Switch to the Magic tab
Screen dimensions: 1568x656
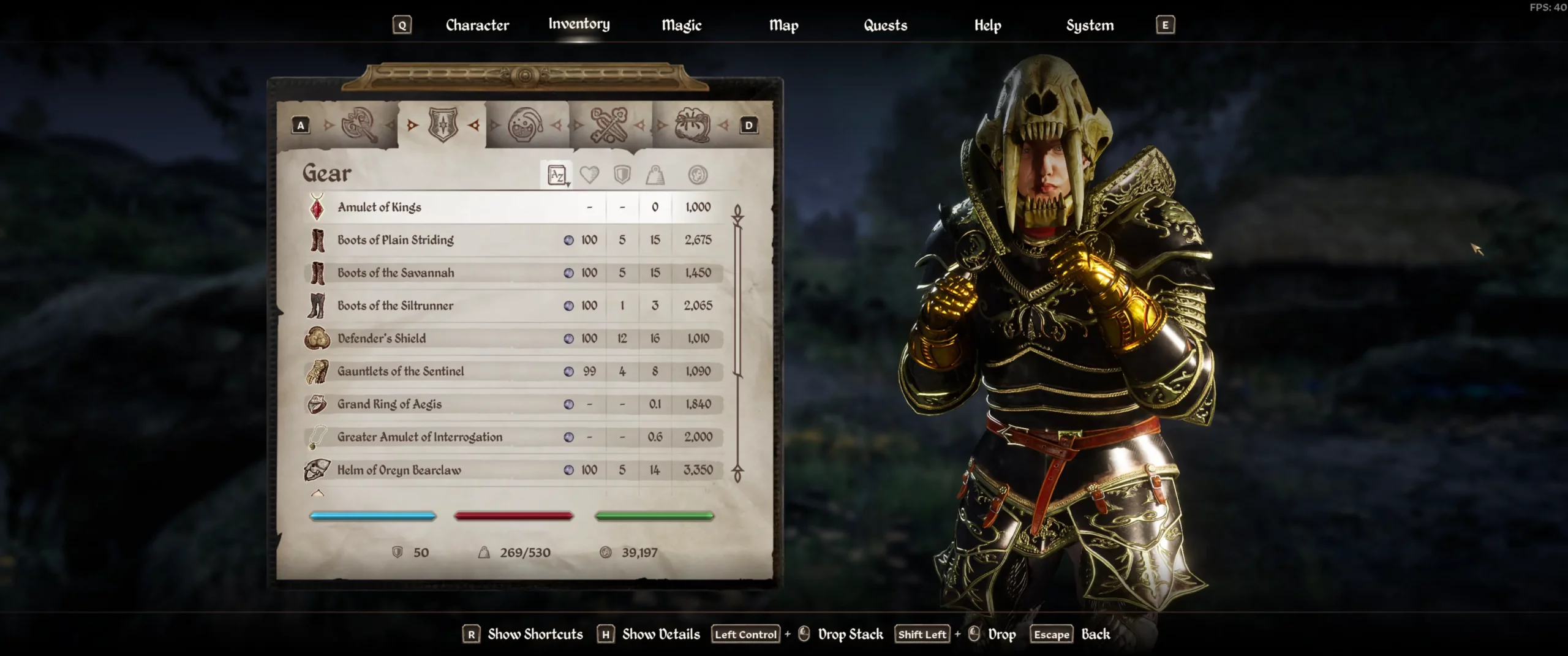click(681, 25)
